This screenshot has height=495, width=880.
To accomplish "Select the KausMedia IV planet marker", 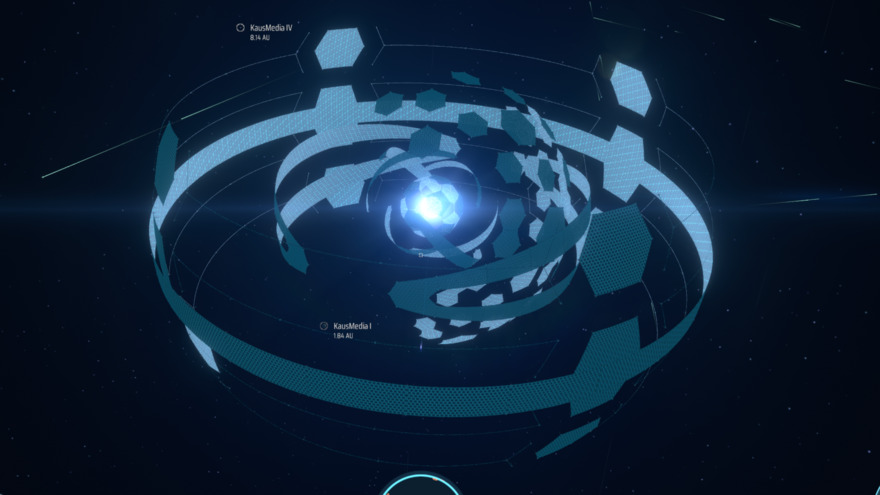I will 240,28.
